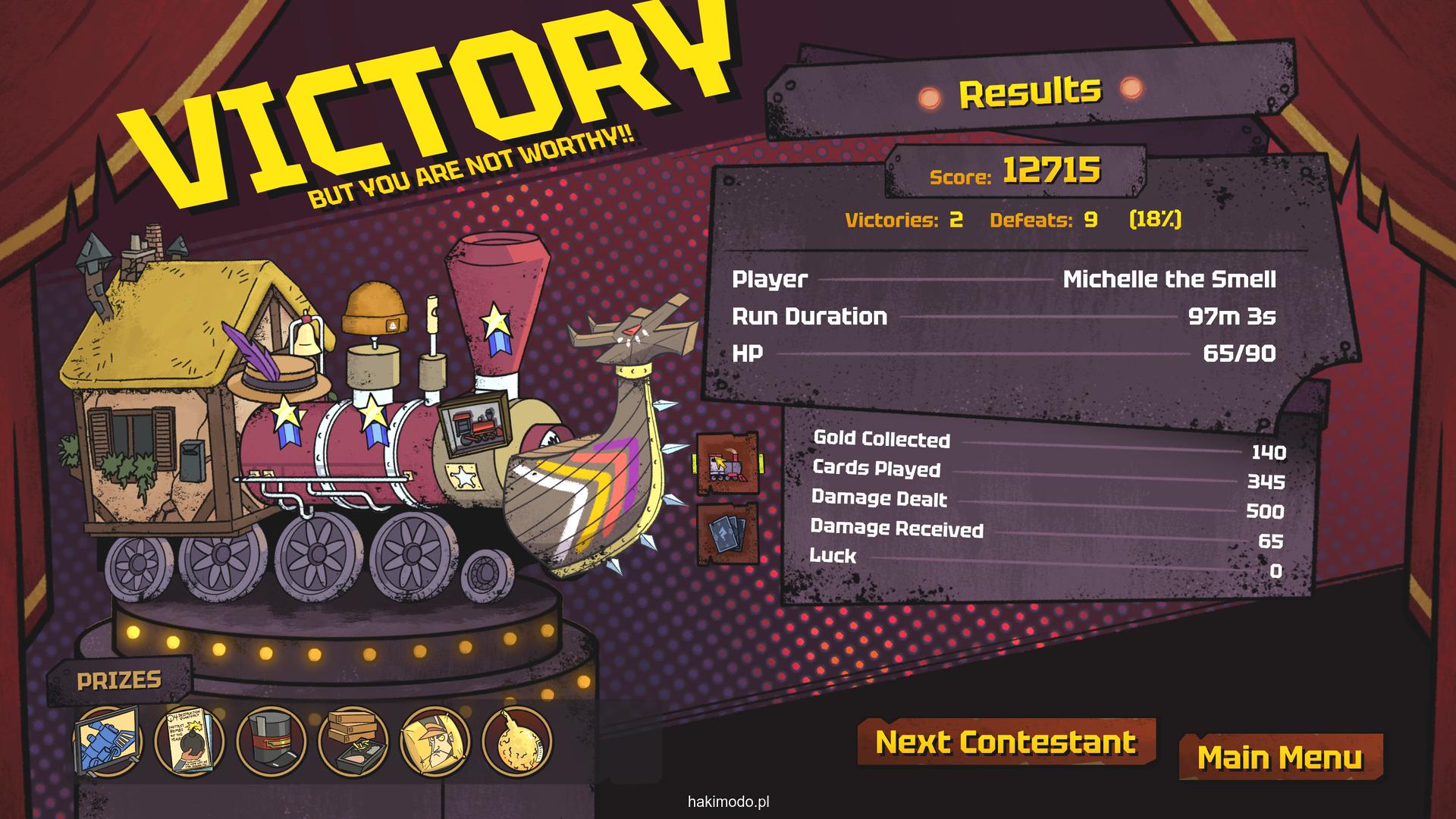Open the card deck view icon

(x=727, y=533)
